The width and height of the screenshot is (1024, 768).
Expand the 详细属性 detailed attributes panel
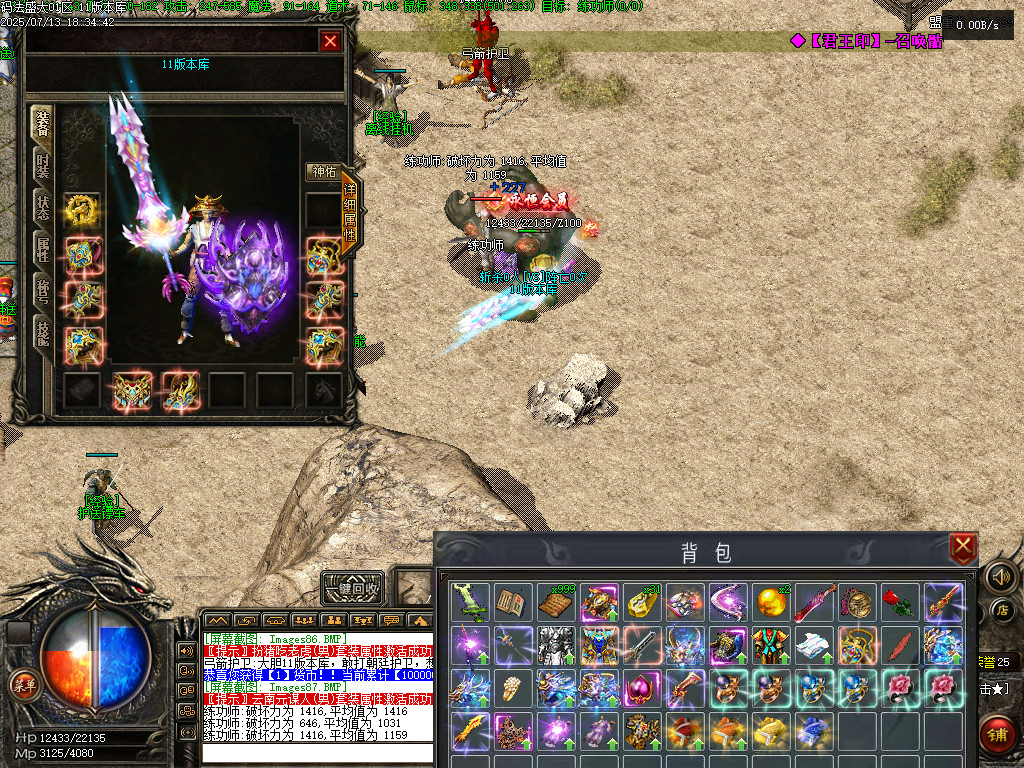point(350,212)
